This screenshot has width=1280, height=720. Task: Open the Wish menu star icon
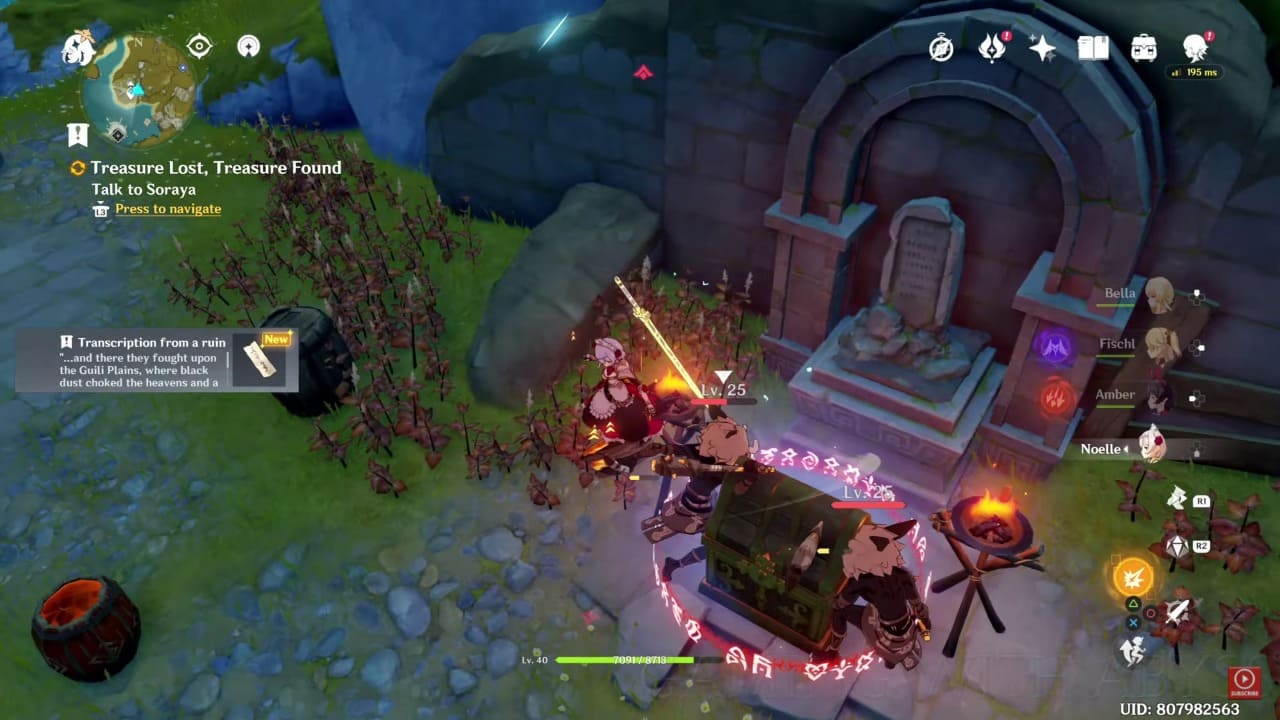click(1040, 46)
